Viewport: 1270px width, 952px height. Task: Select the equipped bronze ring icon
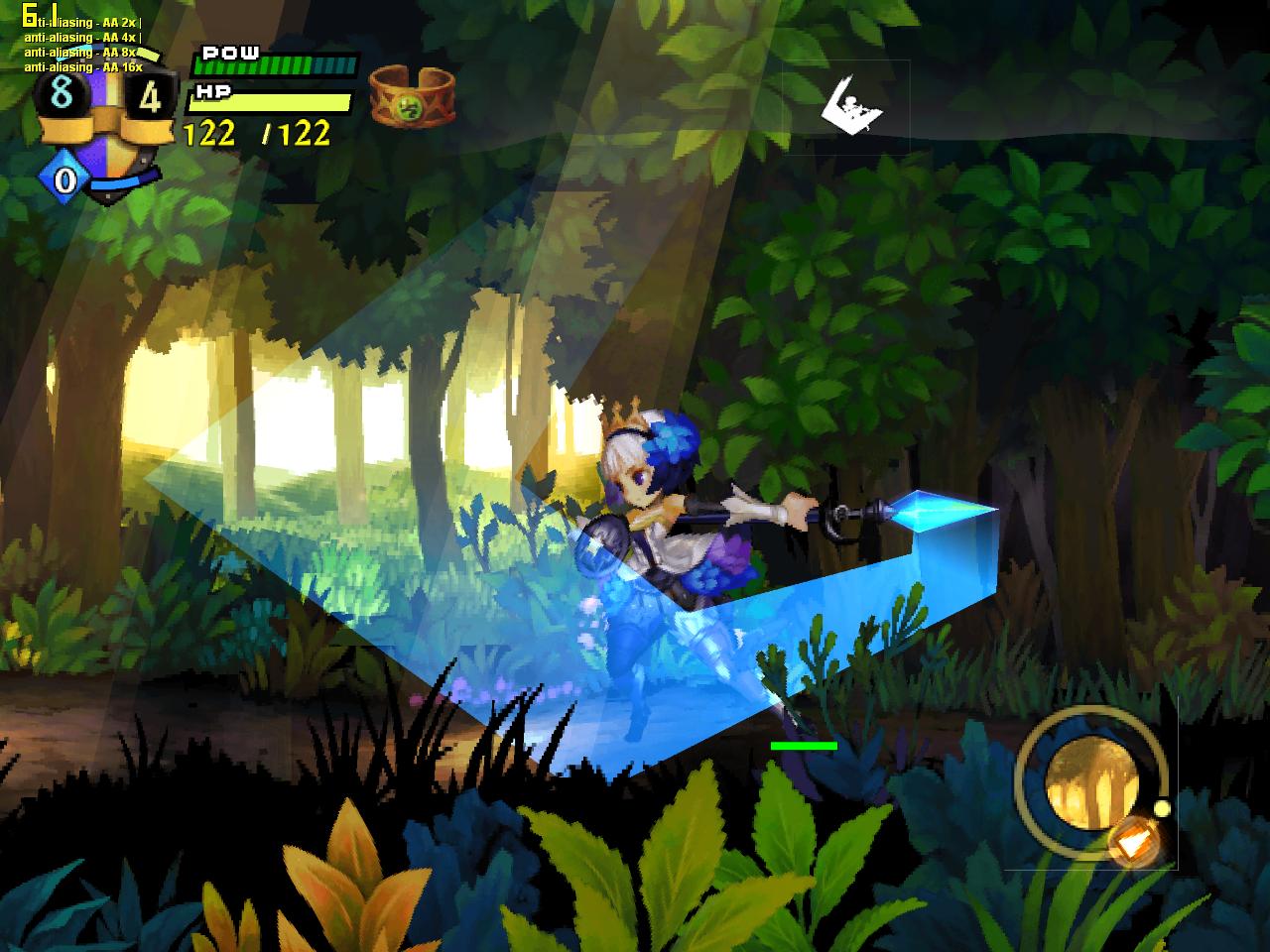pos(412,97)
